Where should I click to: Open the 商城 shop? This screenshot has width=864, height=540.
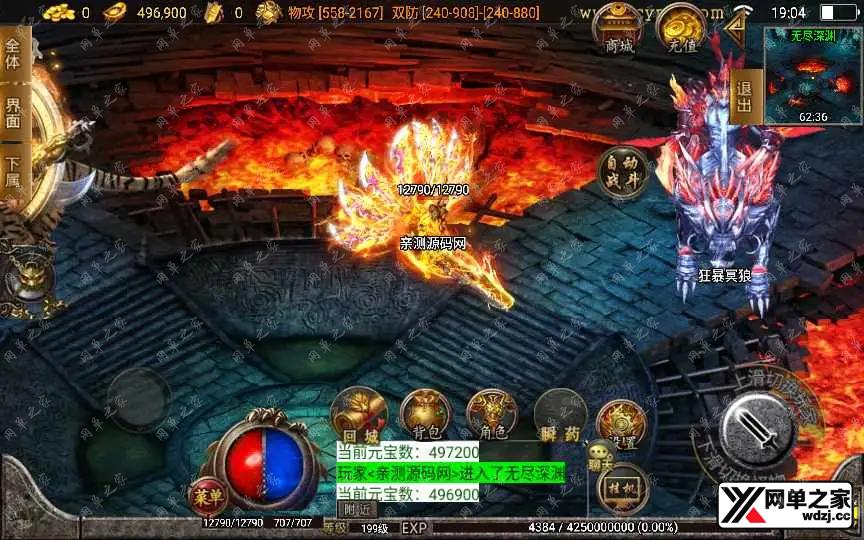[x=619, y=29]
